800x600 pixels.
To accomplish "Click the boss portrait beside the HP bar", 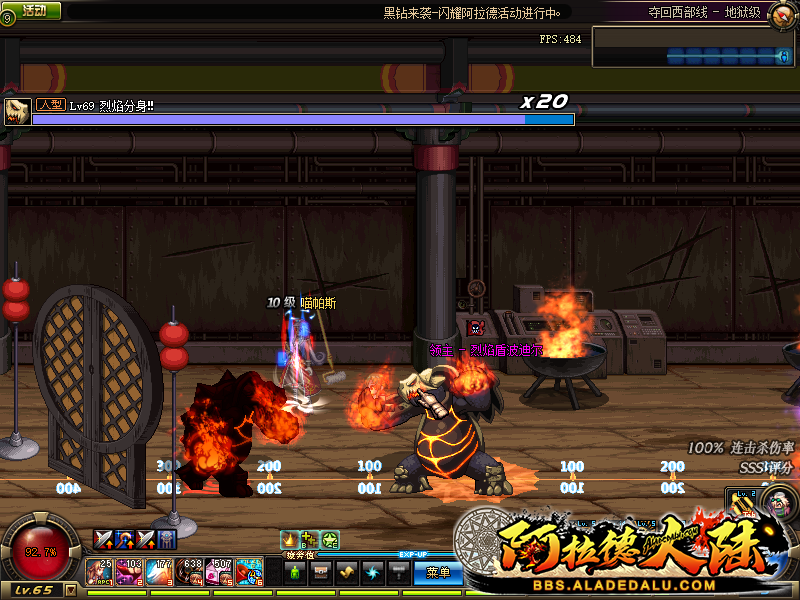I will click(17, 111).
